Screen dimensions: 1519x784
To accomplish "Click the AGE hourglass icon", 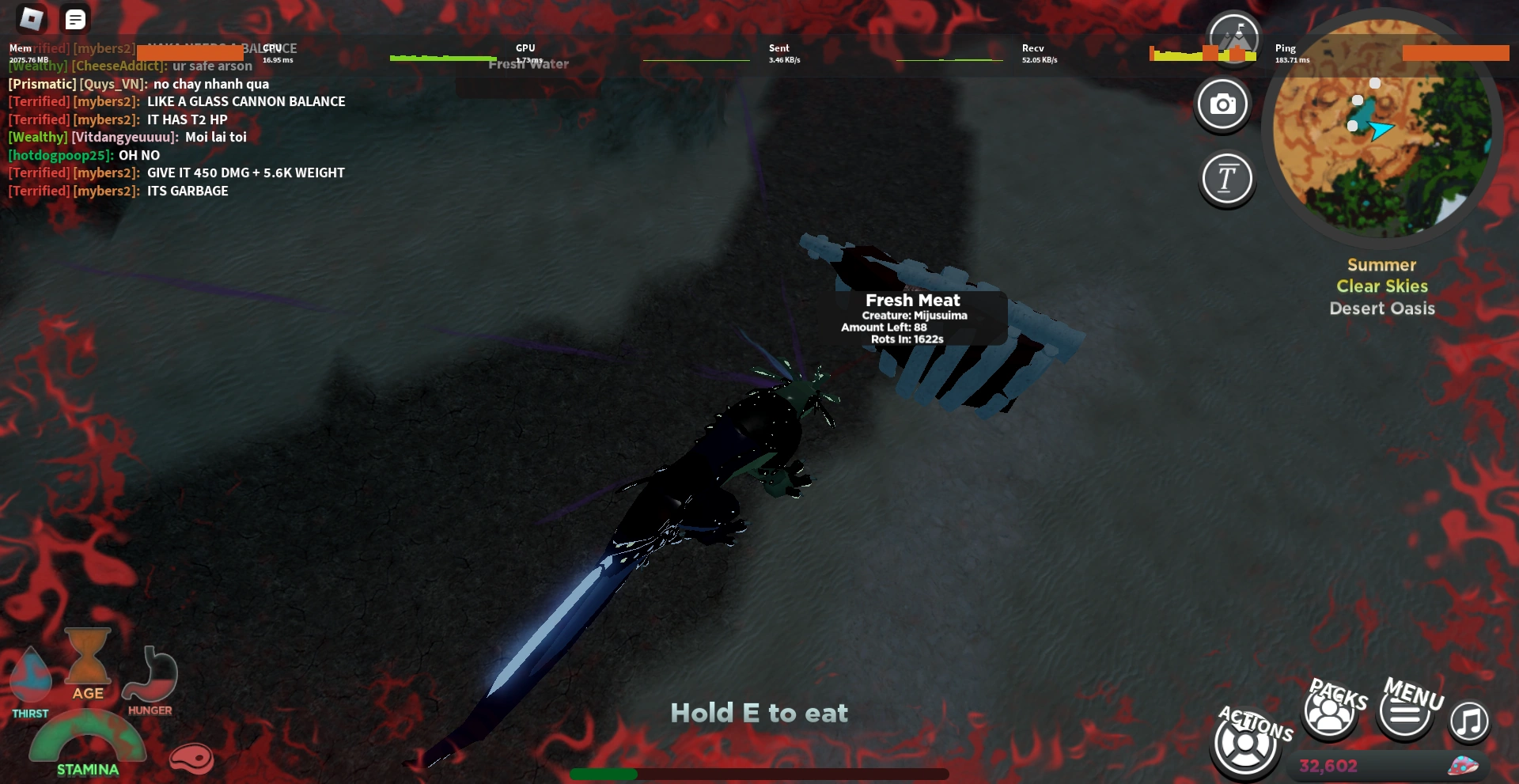I will pyautogui.click(x=87, y=659).
